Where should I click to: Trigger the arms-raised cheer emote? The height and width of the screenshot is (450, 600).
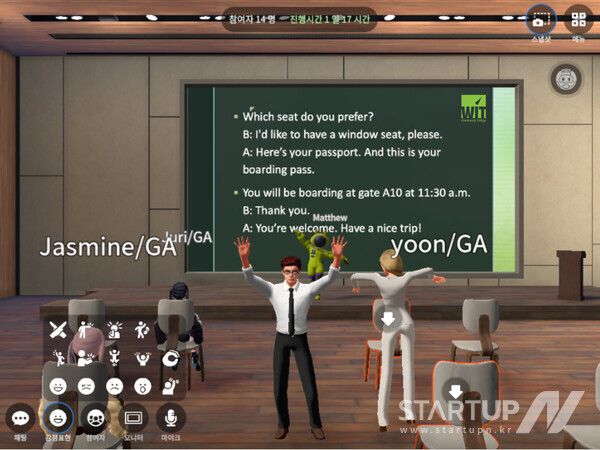click(143, 356)
